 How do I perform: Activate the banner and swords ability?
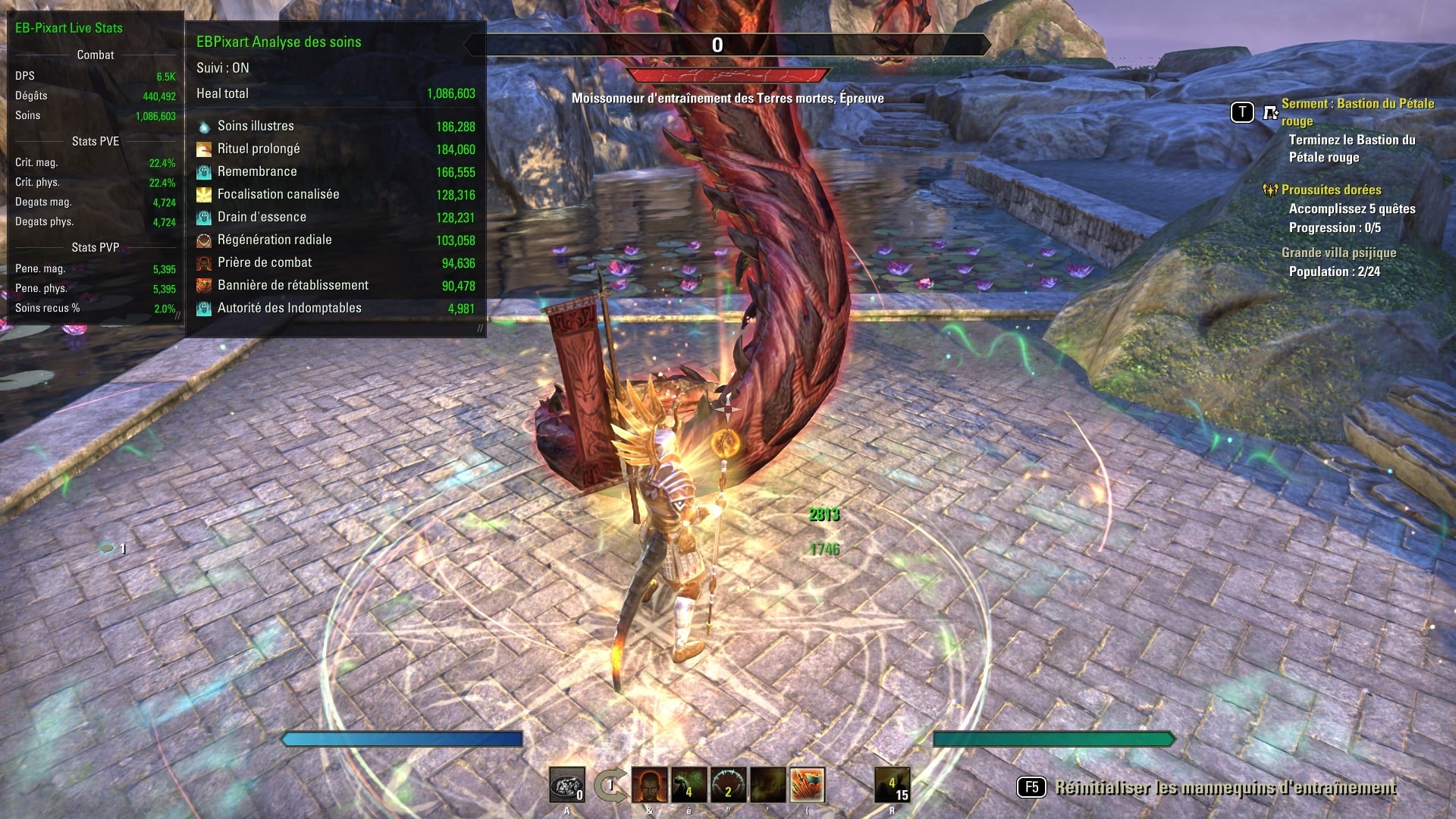point(808,785)
